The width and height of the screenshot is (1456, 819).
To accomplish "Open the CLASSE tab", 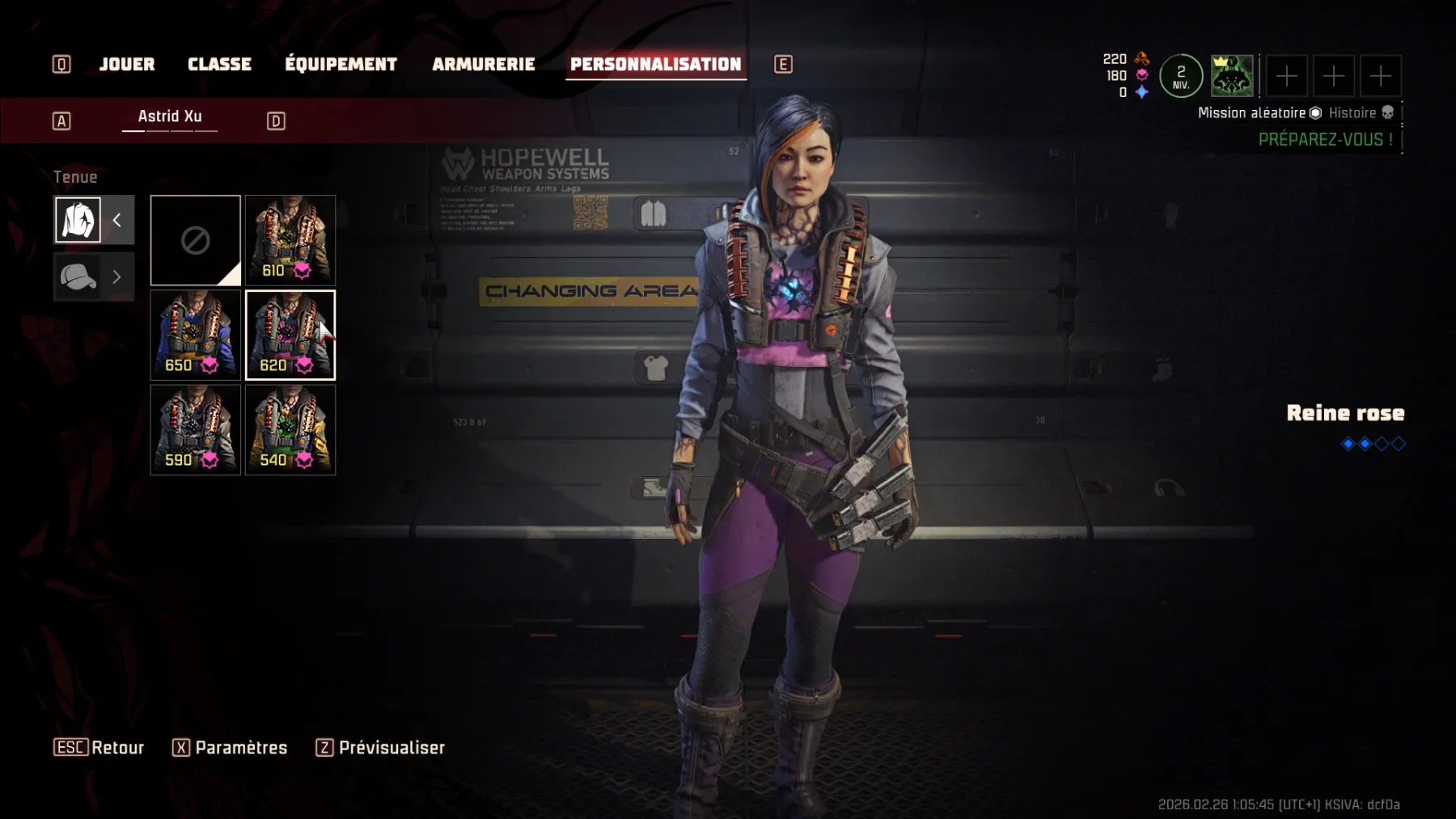I will click(x=219, y=65).
